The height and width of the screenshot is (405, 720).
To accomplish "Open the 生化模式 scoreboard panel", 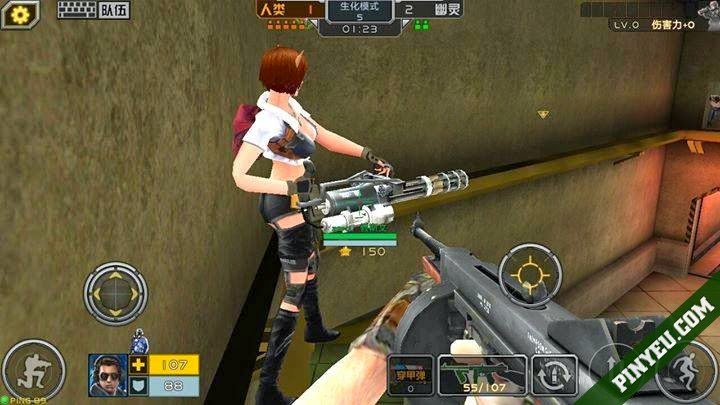I will pyautogui.click(x=359, y=15).
